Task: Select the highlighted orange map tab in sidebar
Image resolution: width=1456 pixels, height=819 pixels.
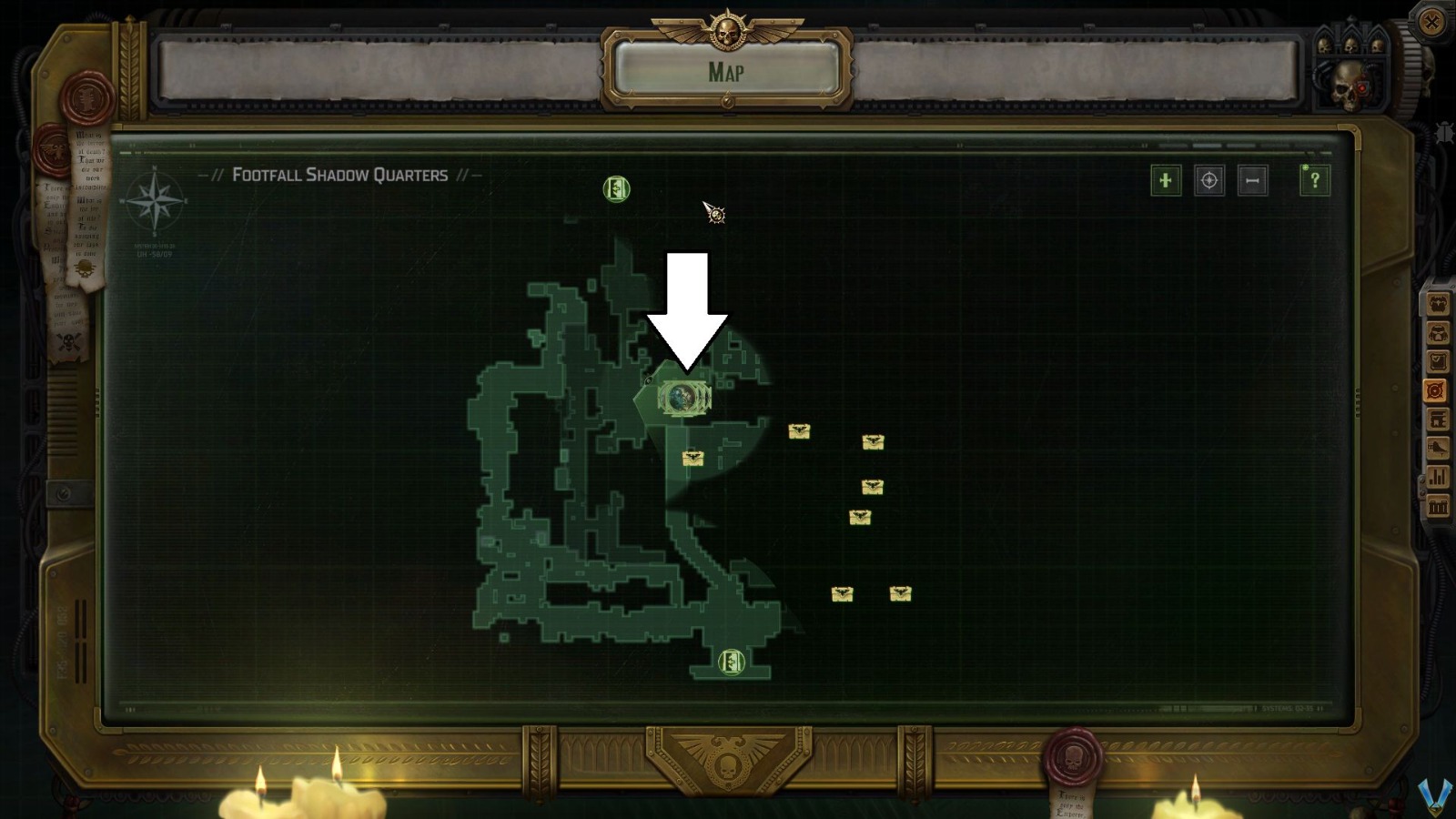Action: 1436,389
